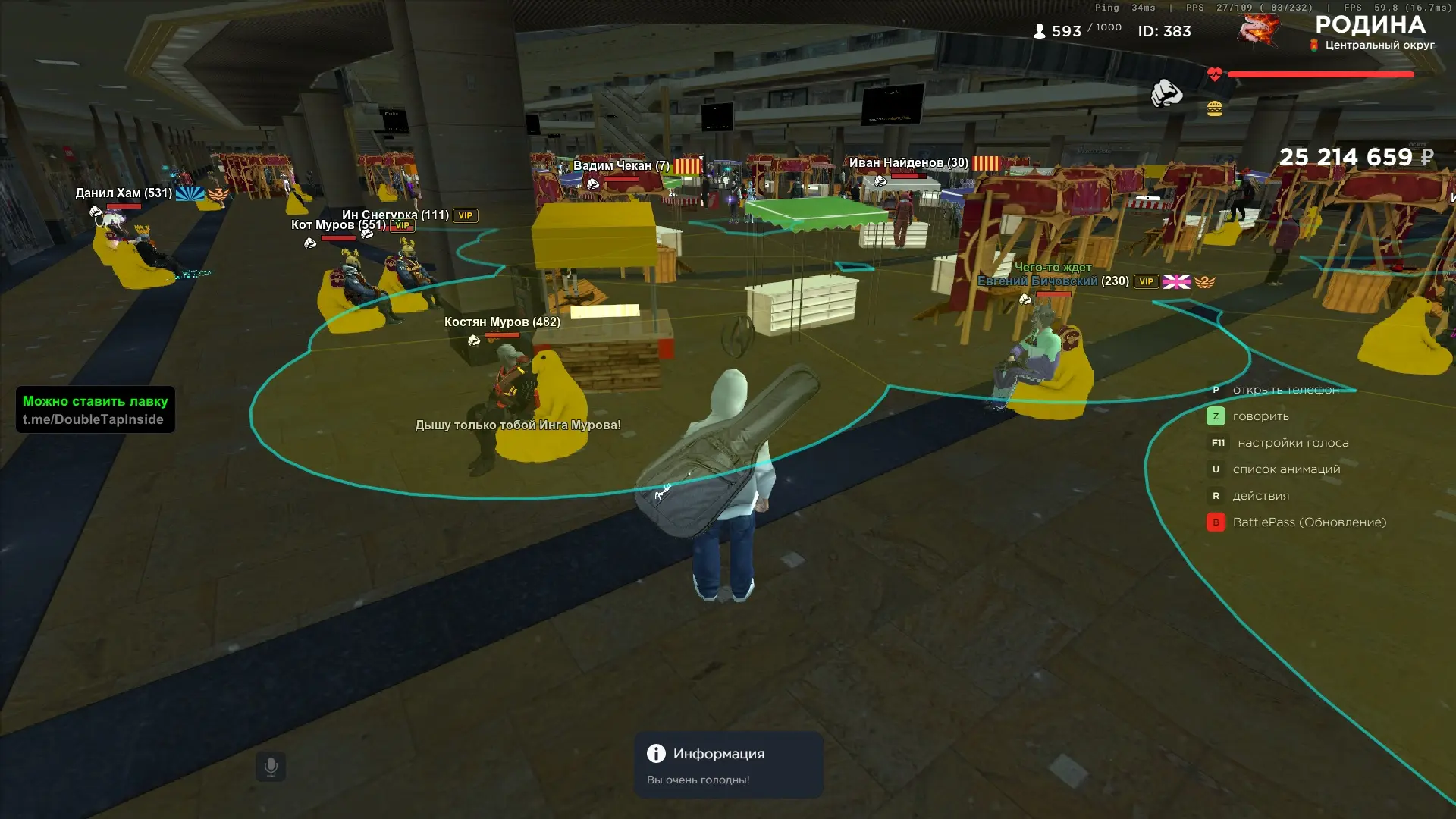Toggle the microphone voice chat icon
This screenshot has width=1456, height=819.
click(x=271, y=767)
